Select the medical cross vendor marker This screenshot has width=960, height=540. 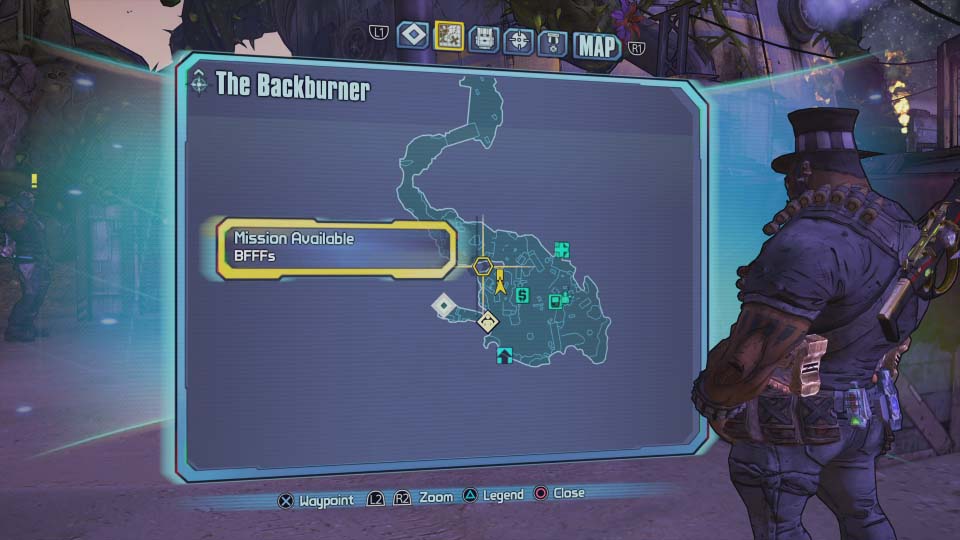(x=562, y=249)
